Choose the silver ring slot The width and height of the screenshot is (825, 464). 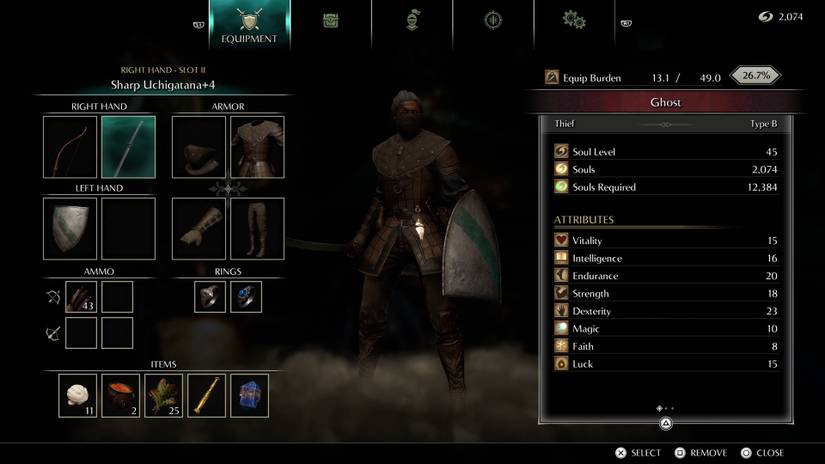coord(210,296)
